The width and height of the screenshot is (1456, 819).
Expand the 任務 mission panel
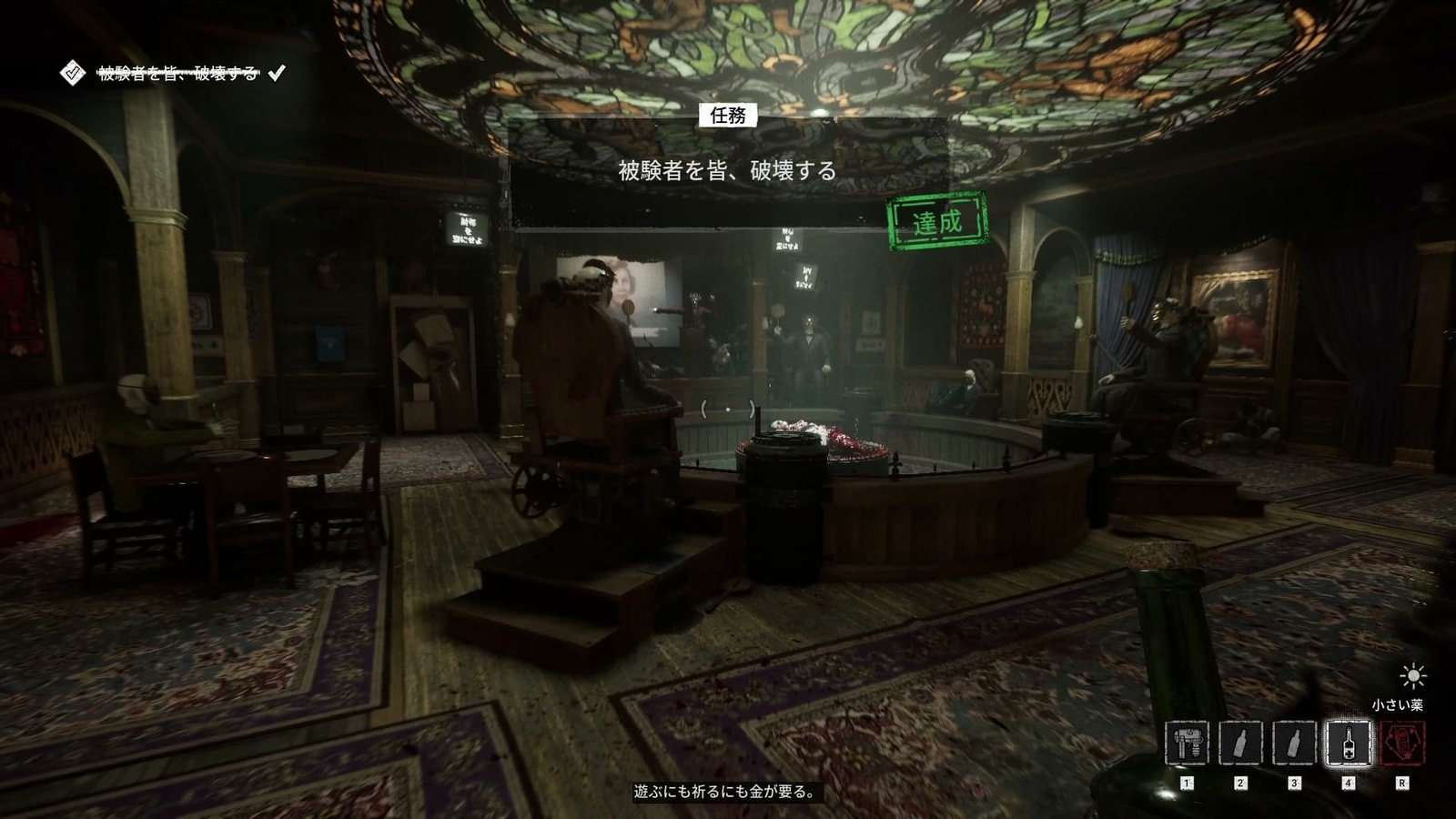pyautogui.click(x=728, y=116)
